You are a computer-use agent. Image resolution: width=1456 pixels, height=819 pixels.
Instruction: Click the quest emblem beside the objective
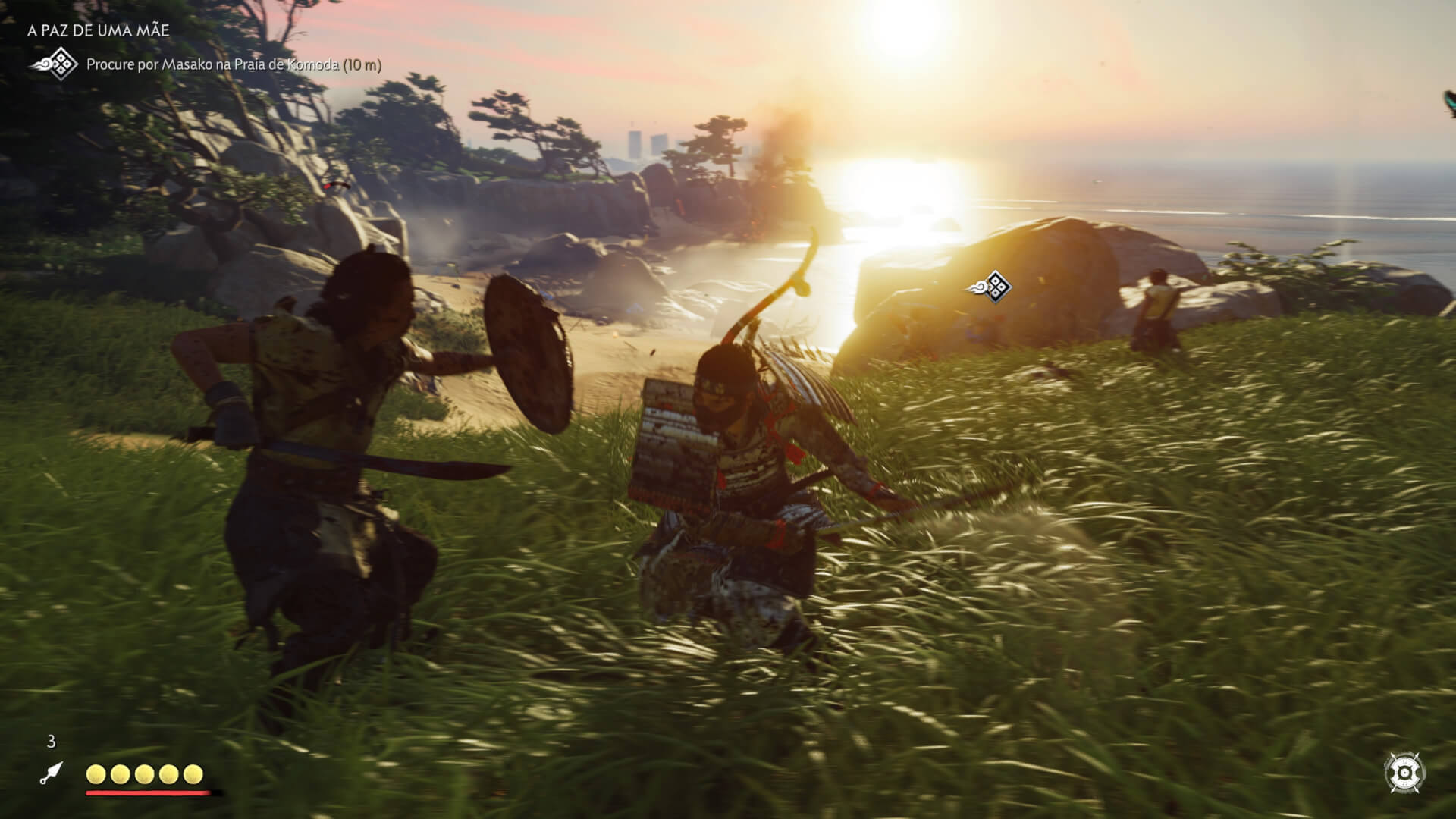click(x=55, y=64)
